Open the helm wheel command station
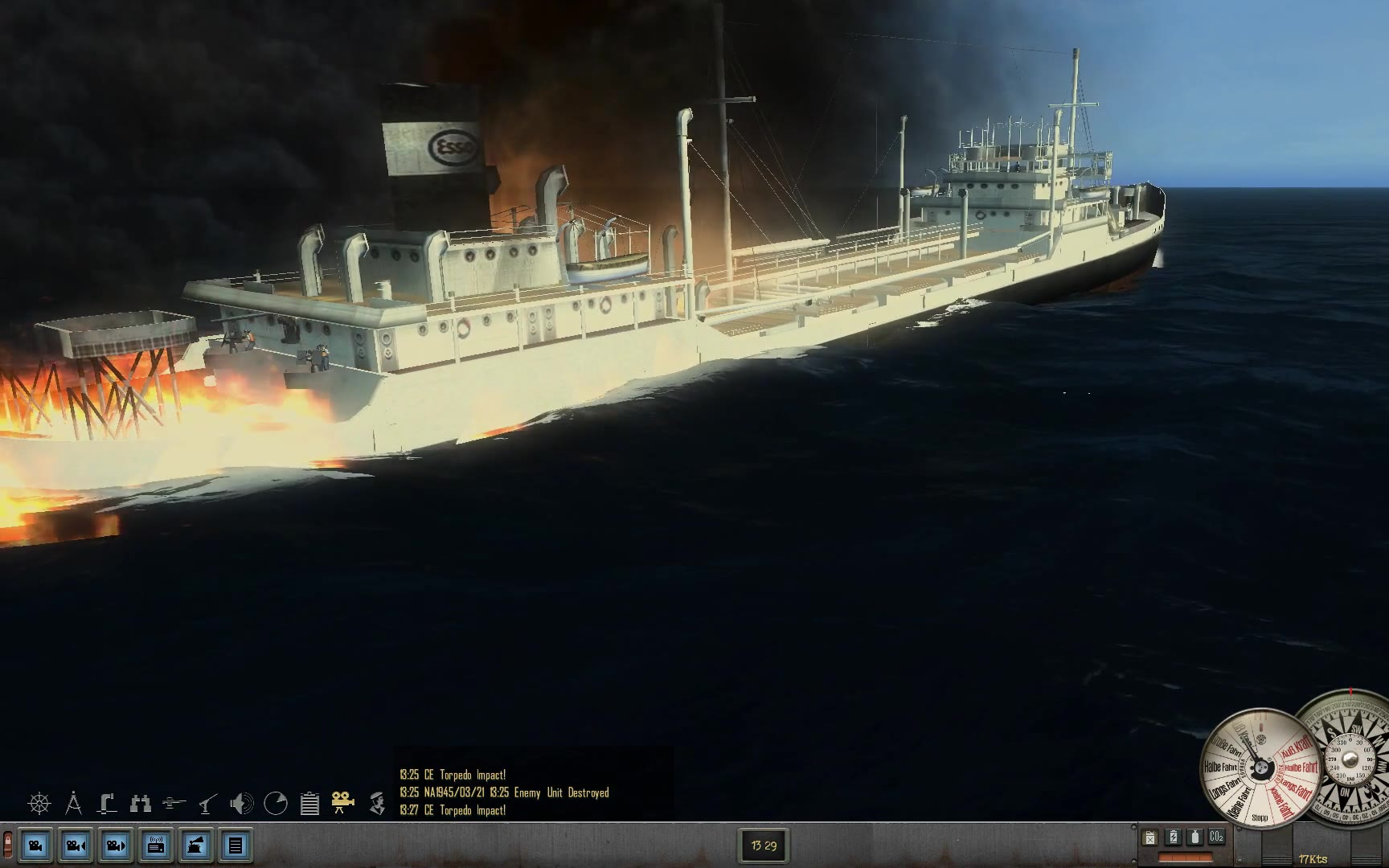The width and height of the screenshot is (1389, 868). [x=39, y=803]
